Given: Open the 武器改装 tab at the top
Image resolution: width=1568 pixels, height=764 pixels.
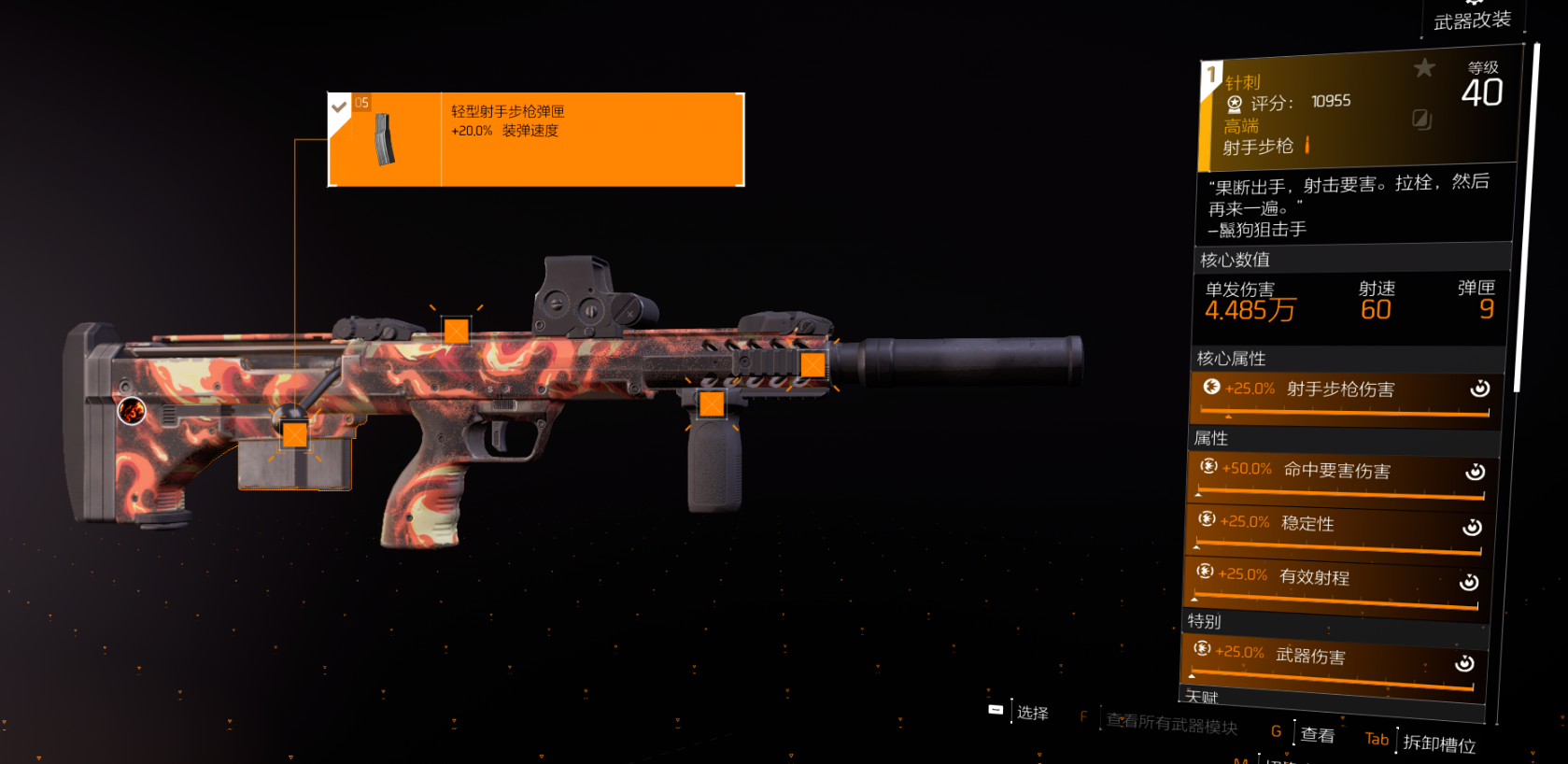Looking at the screenshot, I should [x=1472, y=21].
